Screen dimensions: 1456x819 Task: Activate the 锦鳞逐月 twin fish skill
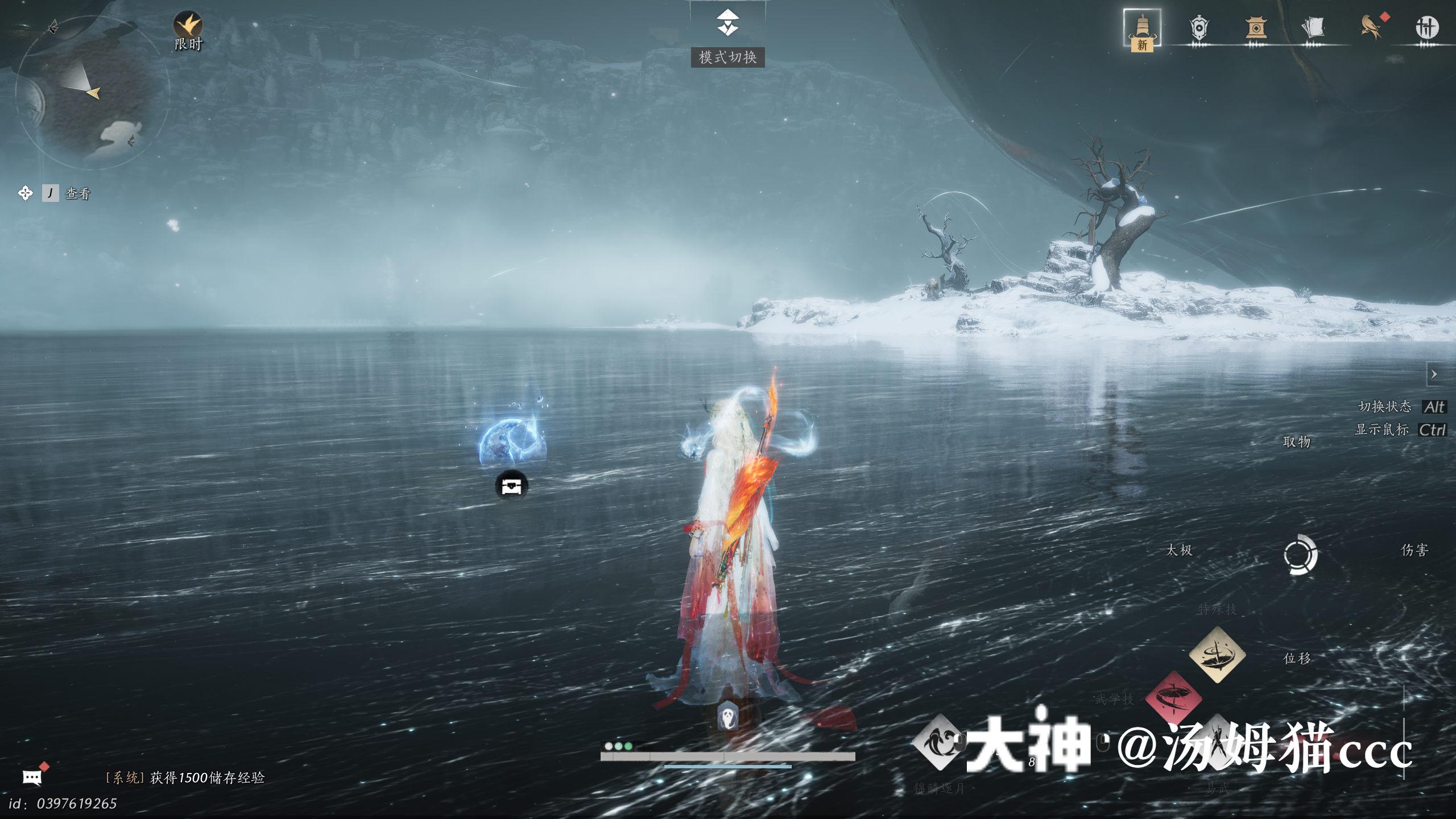coord(939,743)
